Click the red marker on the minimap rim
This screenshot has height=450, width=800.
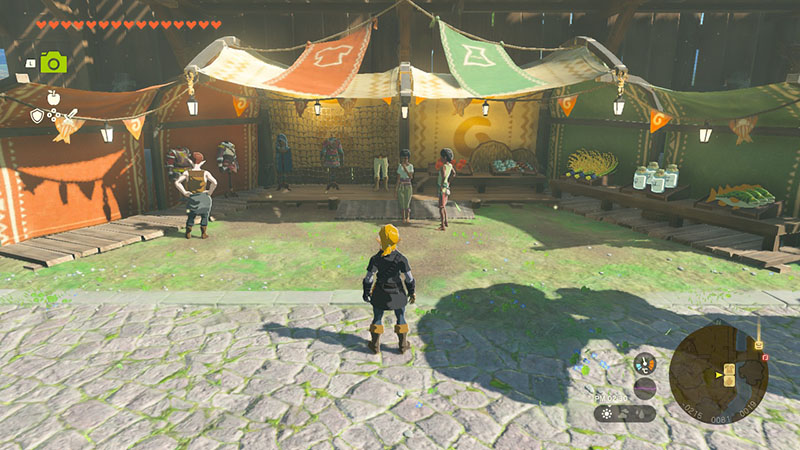tap(765, 357)
